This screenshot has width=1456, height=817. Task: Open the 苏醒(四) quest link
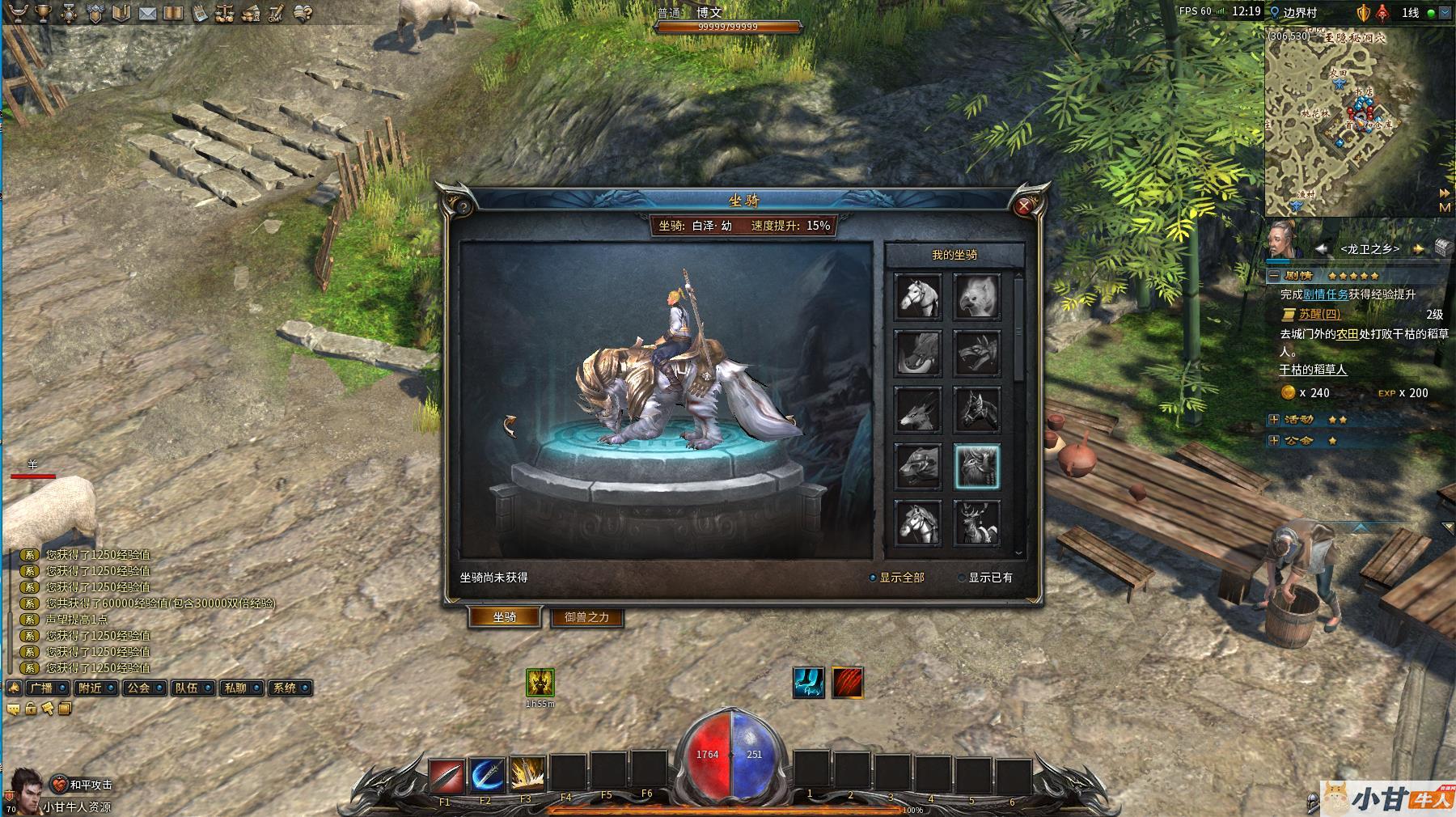[x=1319, y=314]
